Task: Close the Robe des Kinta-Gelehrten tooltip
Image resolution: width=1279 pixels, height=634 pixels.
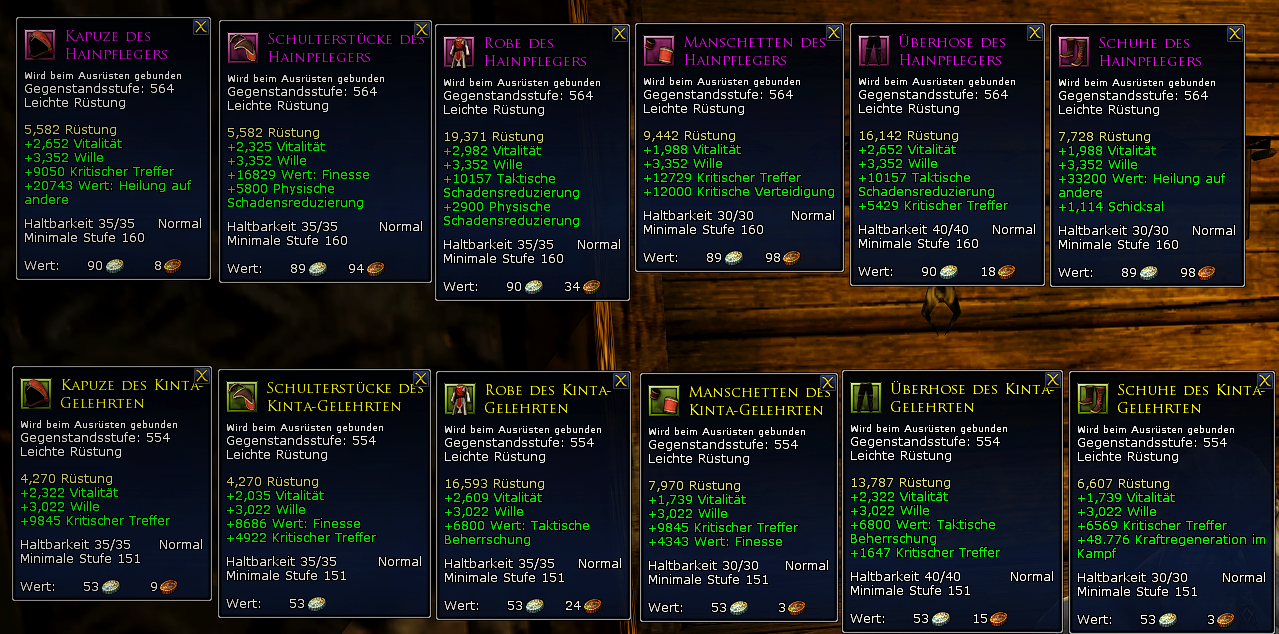Action: pyautogui.click(x=620, y=380)
